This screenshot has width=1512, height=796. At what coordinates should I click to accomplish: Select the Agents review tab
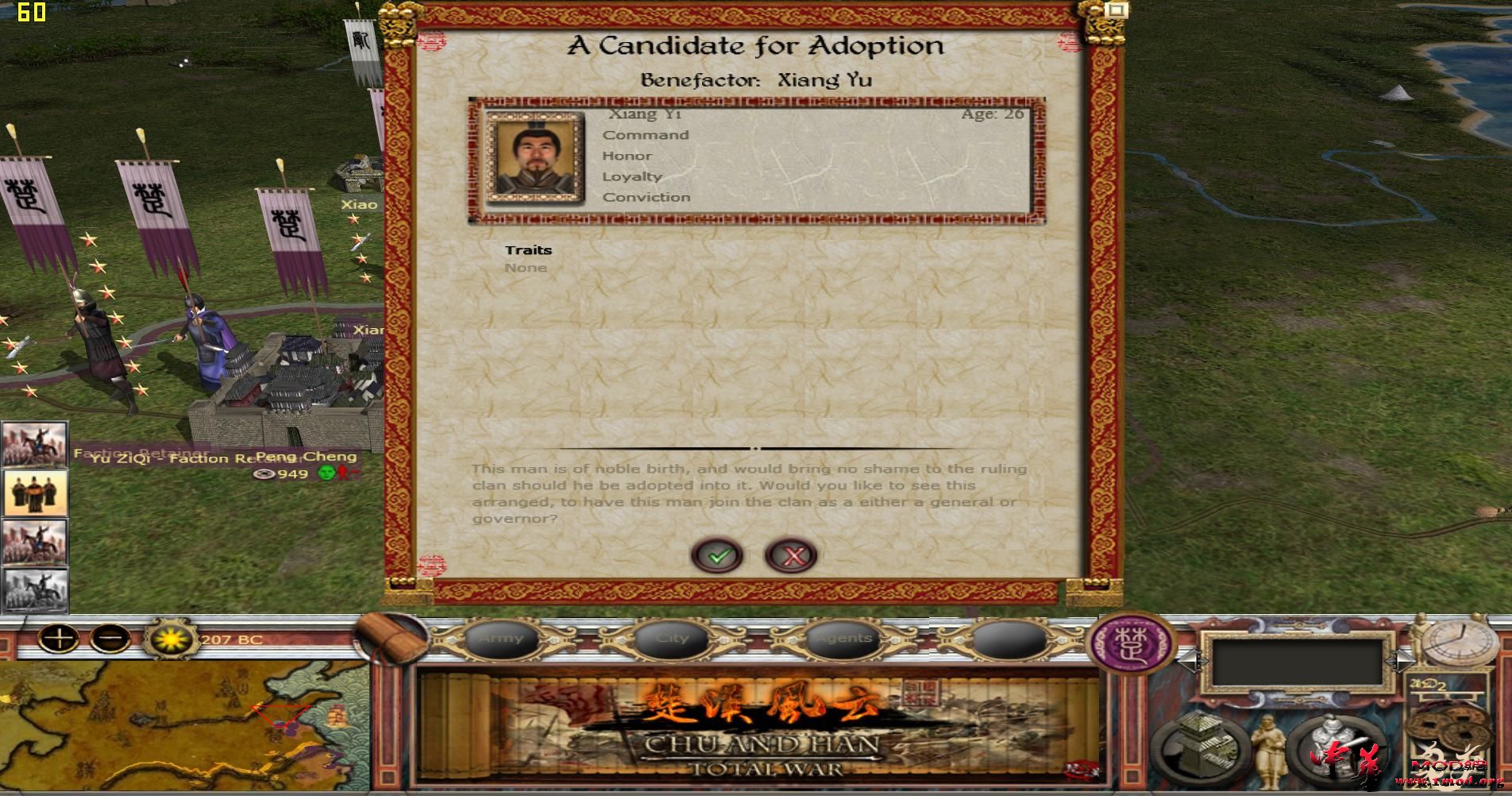(842, 638)
